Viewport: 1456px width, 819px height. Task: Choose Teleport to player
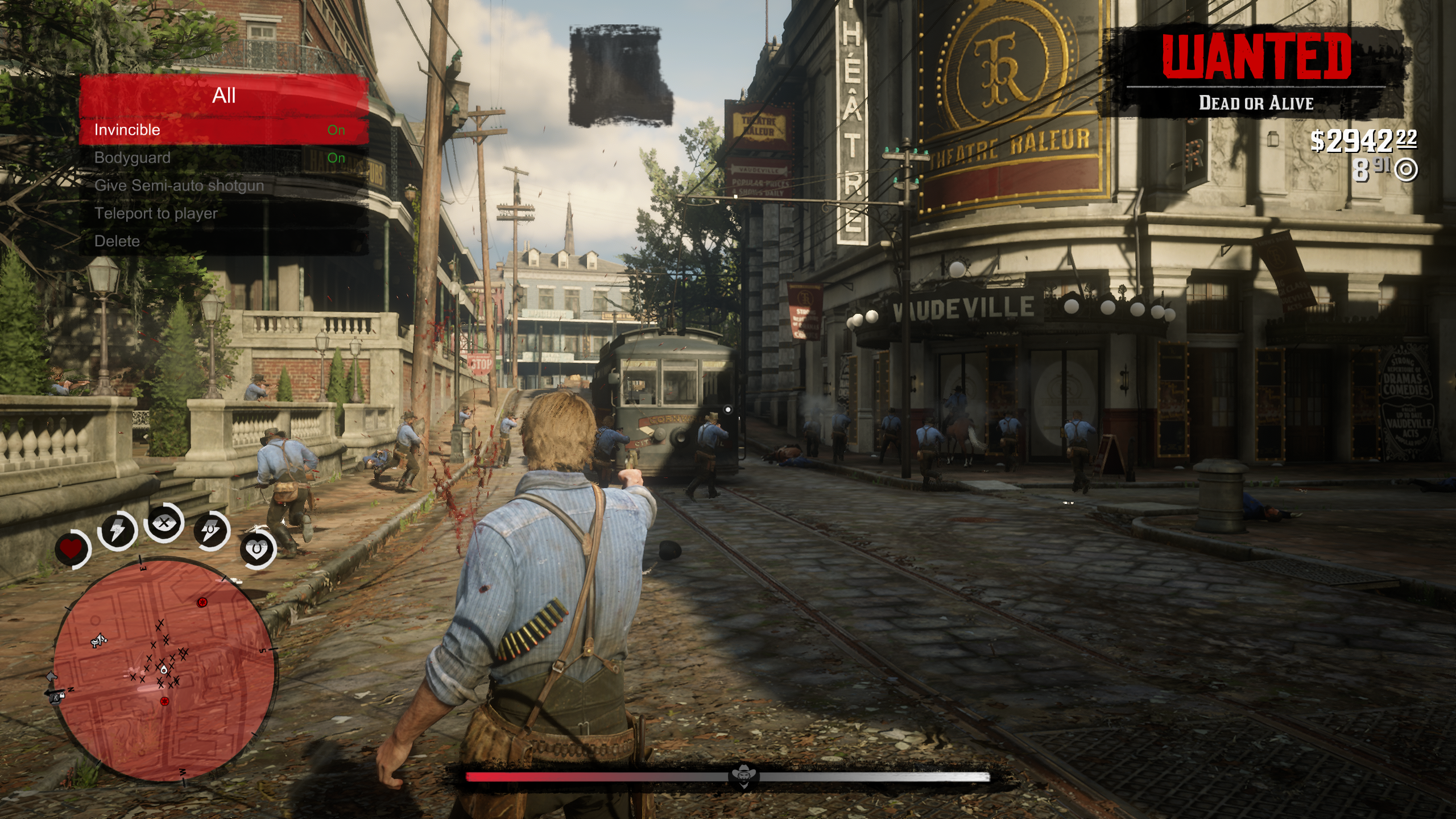[x=224, y=214]
